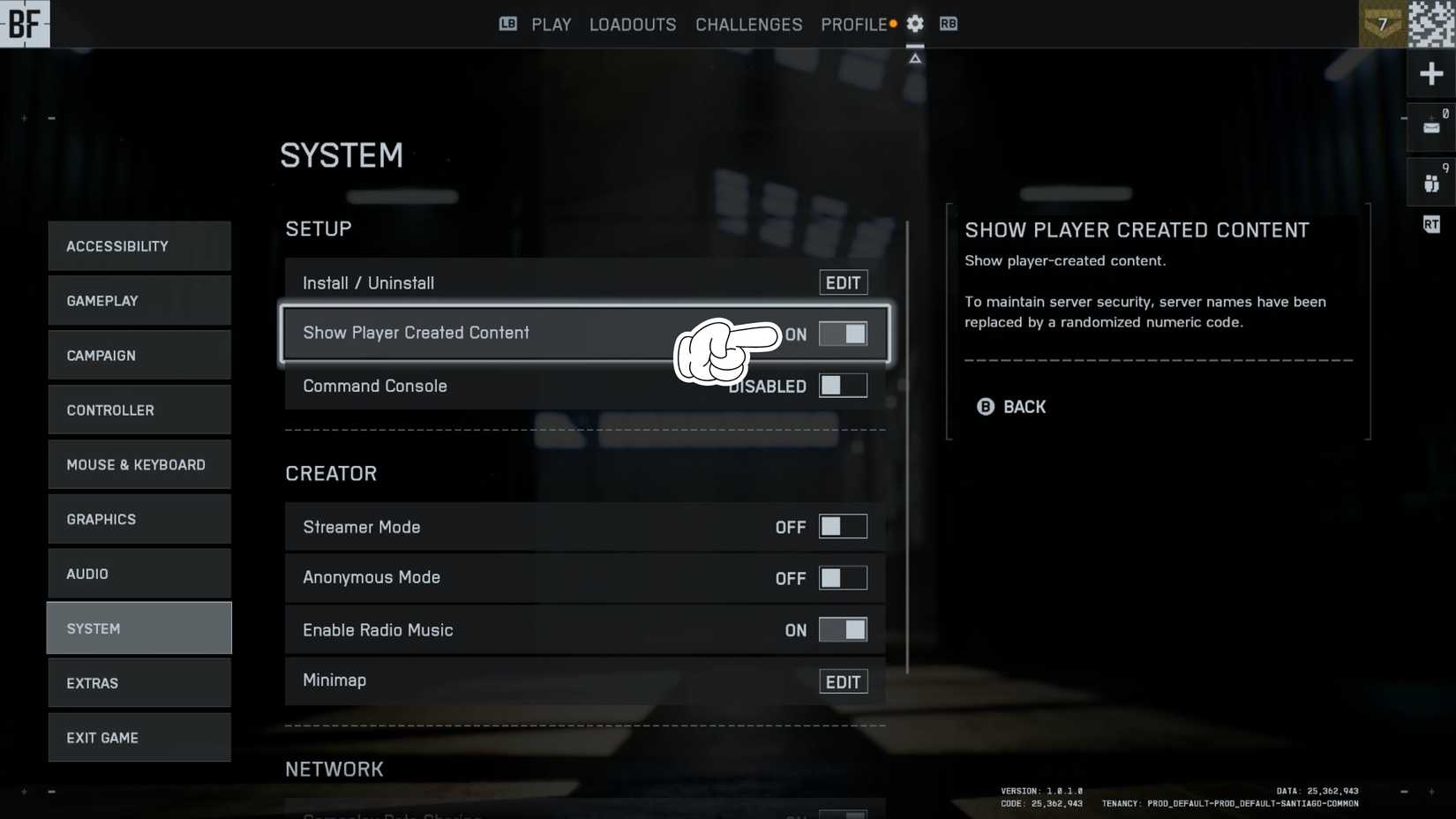Turn on Anonymous Mode
The image size is (1456, 819).
(x=843, y=577)
